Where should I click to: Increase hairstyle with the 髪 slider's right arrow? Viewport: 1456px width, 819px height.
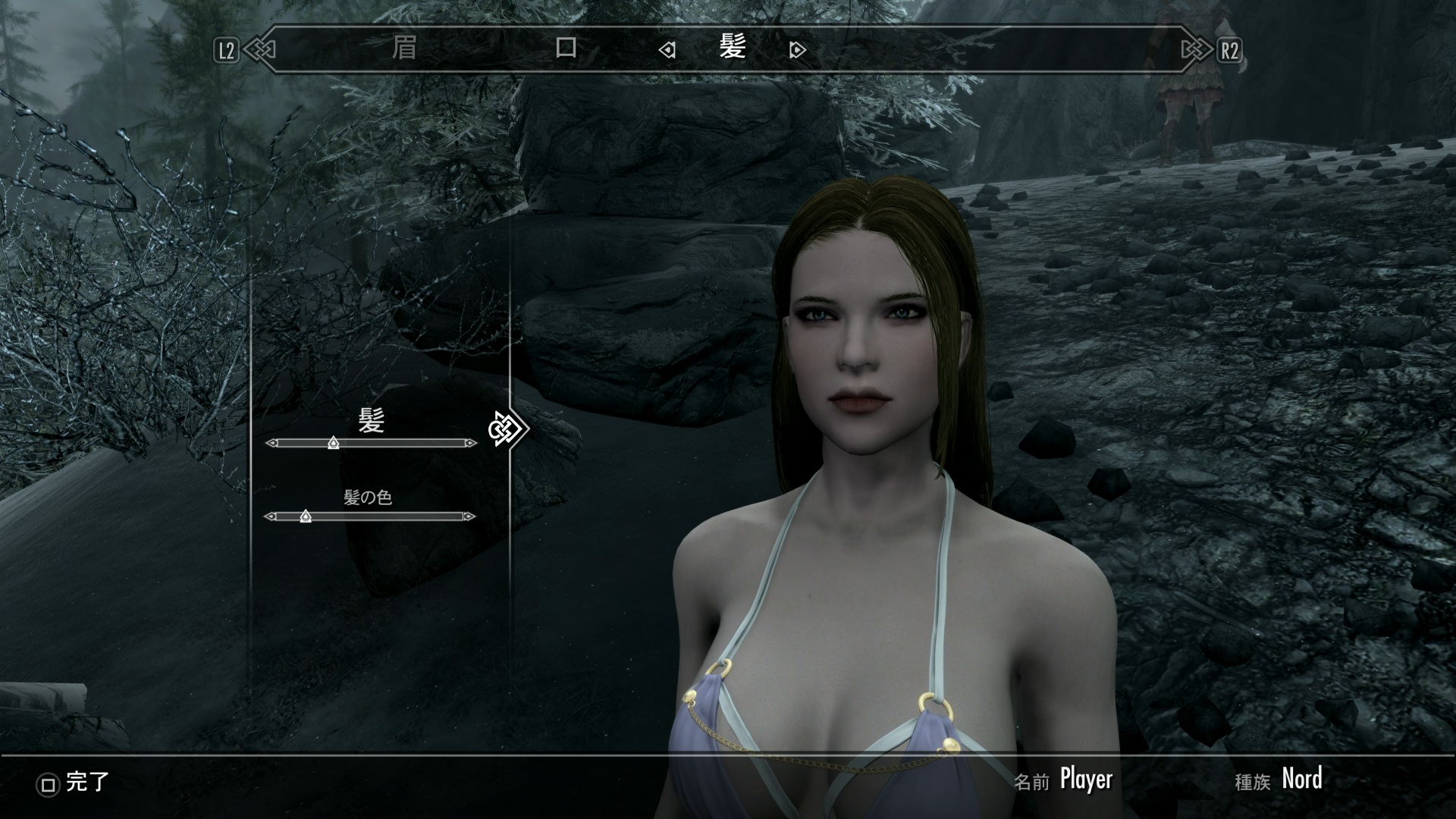472,443
